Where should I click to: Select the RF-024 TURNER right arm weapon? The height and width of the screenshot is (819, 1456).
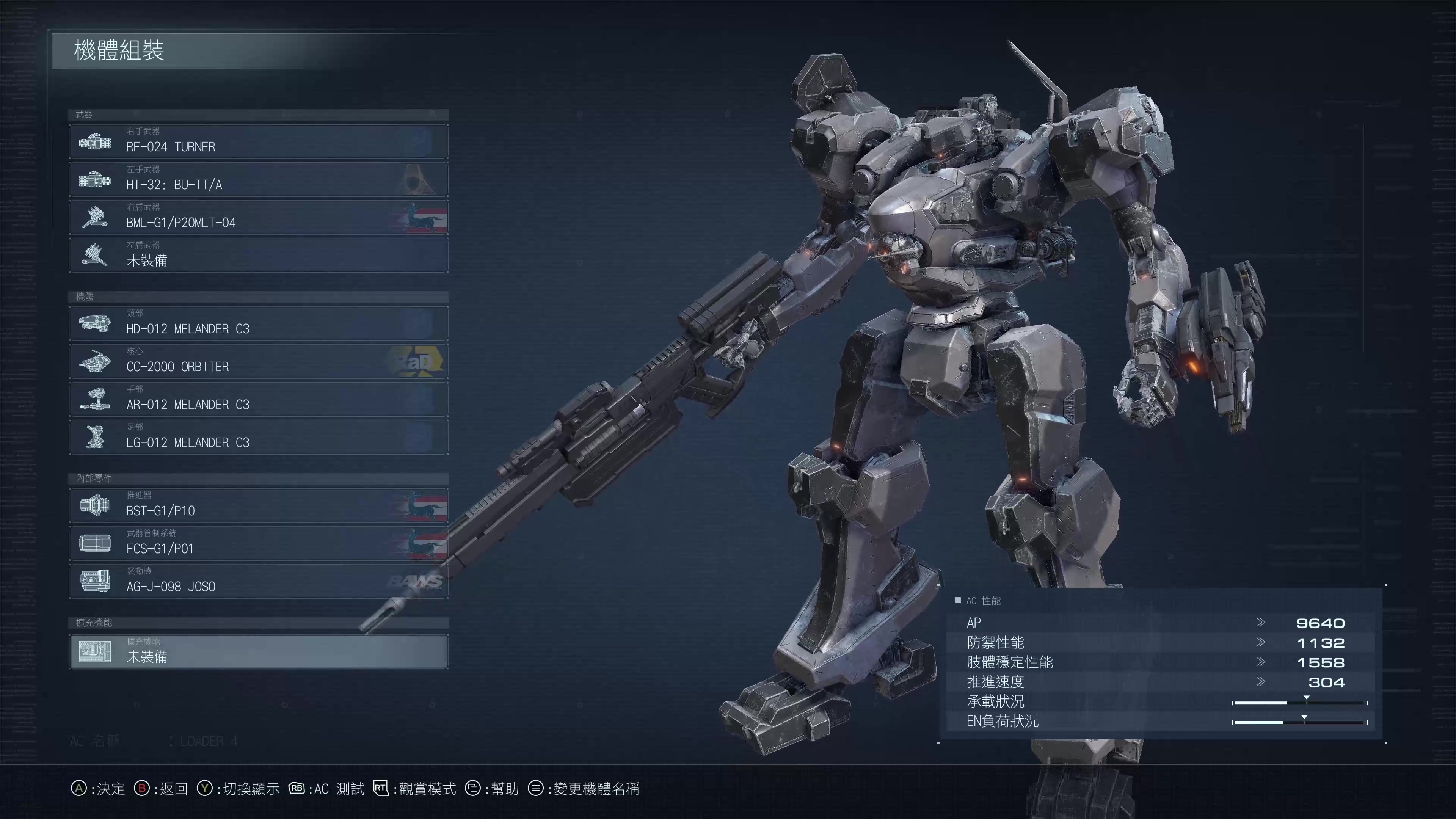258,141
